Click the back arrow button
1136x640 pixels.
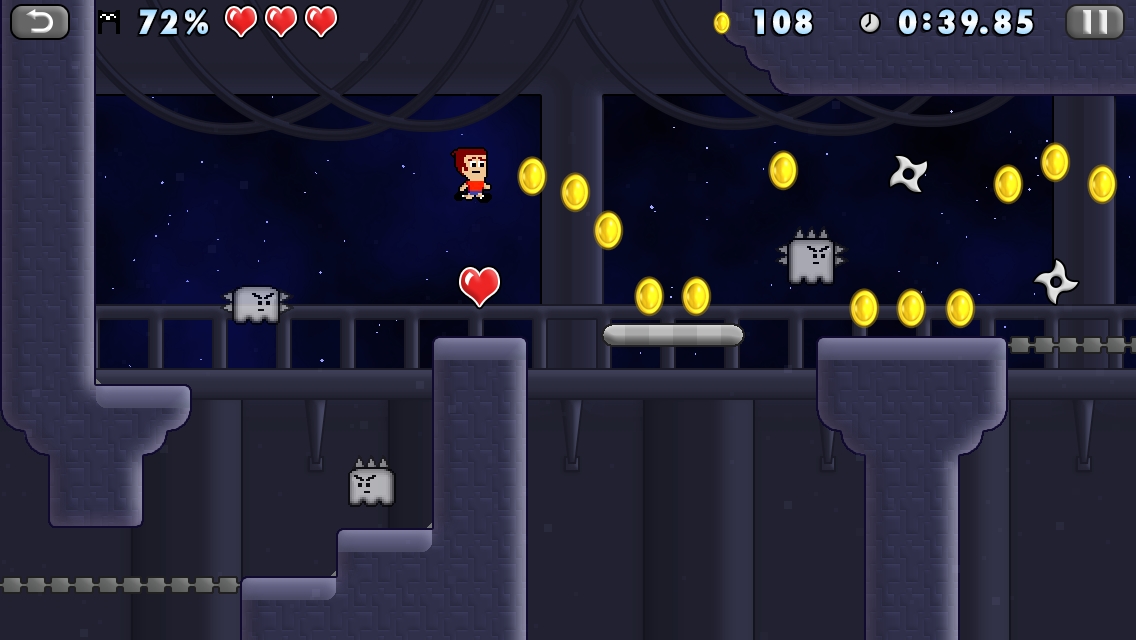(x=40, y=22)
